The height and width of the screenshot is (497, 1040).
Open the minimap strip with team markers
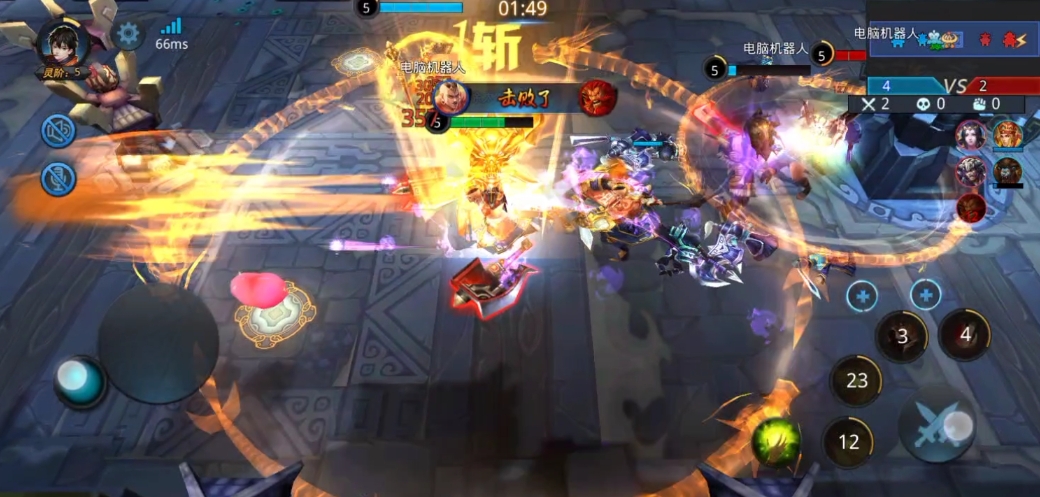[952, 38]
